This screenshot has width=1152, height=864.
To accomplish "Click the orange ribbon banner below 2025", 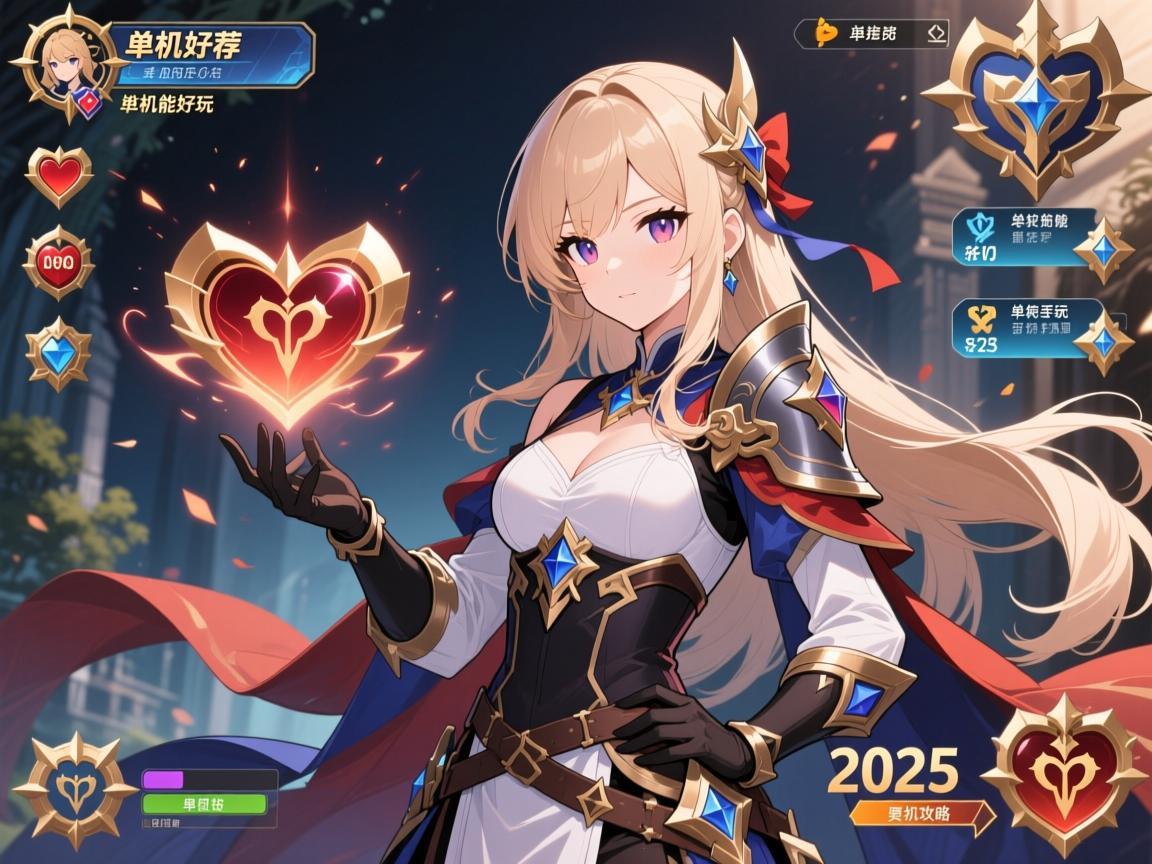I will pyautogui.click(x=920, y=814).
